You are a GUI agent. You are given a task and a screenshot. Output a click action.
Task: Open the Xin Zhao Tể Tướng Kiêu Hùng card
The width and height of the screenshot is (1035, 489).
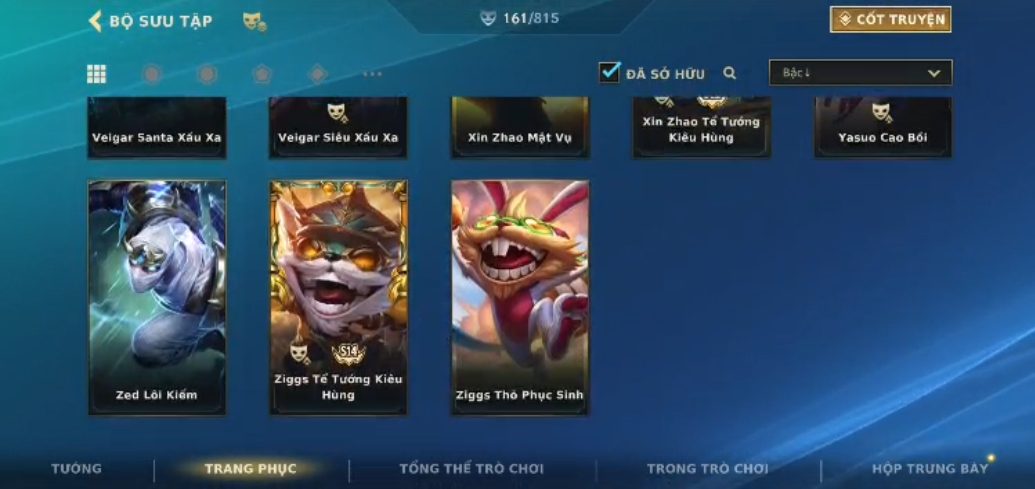point(701,128)
